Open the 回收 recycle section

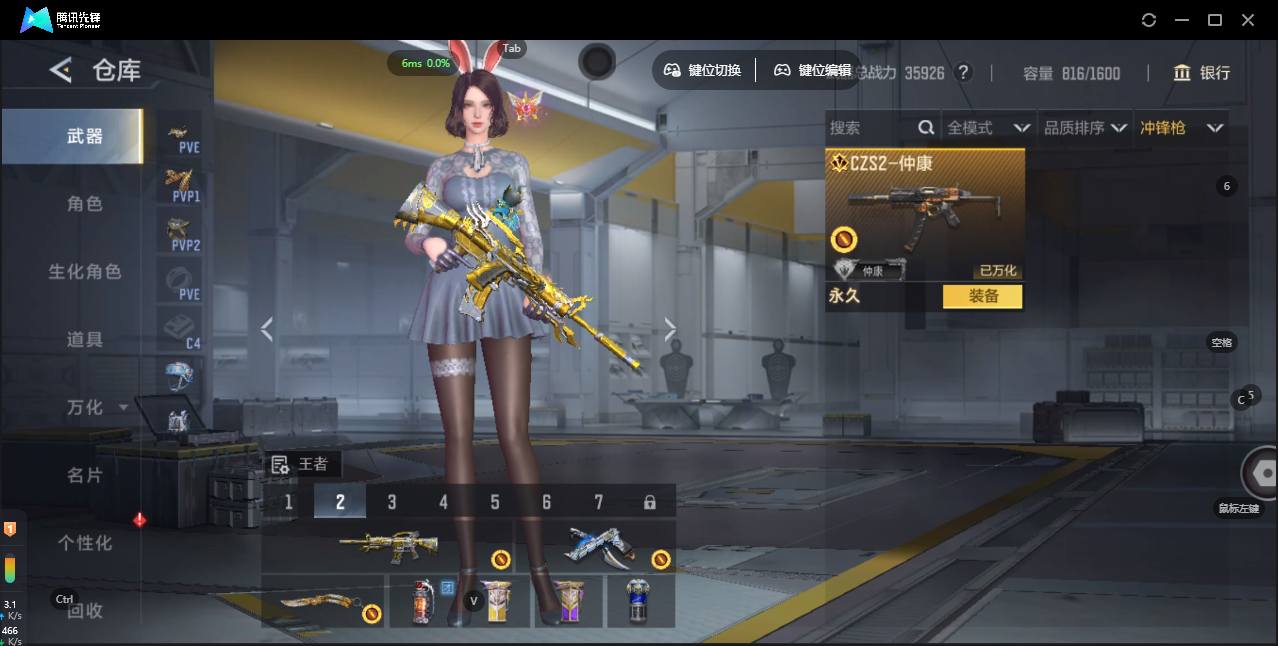[84, 610]
